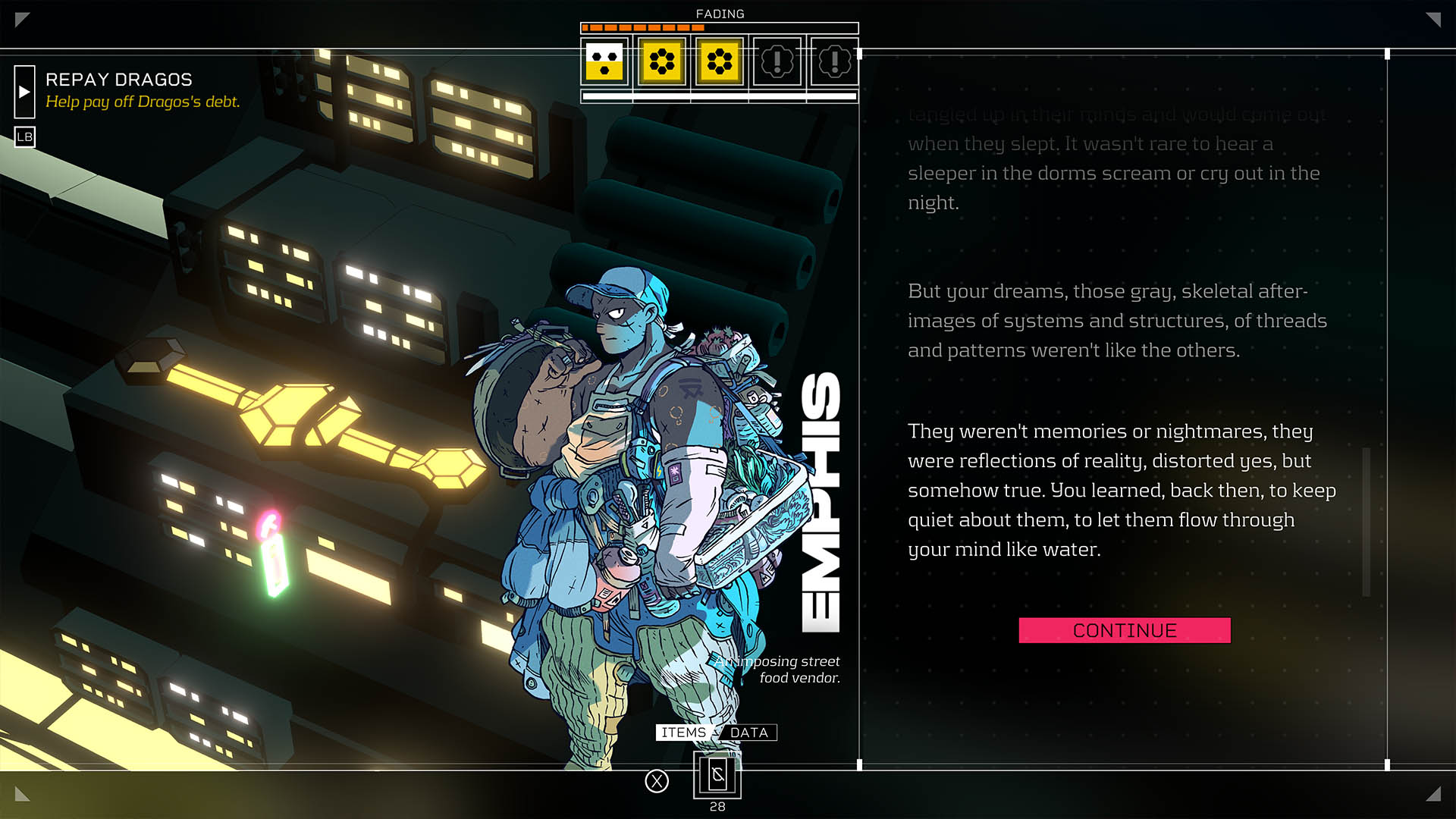Image resolution: width=1456 pixels, height=819 pixels.
Task: Click the dialogue text scrollbar
Action: pos(1367,522)
